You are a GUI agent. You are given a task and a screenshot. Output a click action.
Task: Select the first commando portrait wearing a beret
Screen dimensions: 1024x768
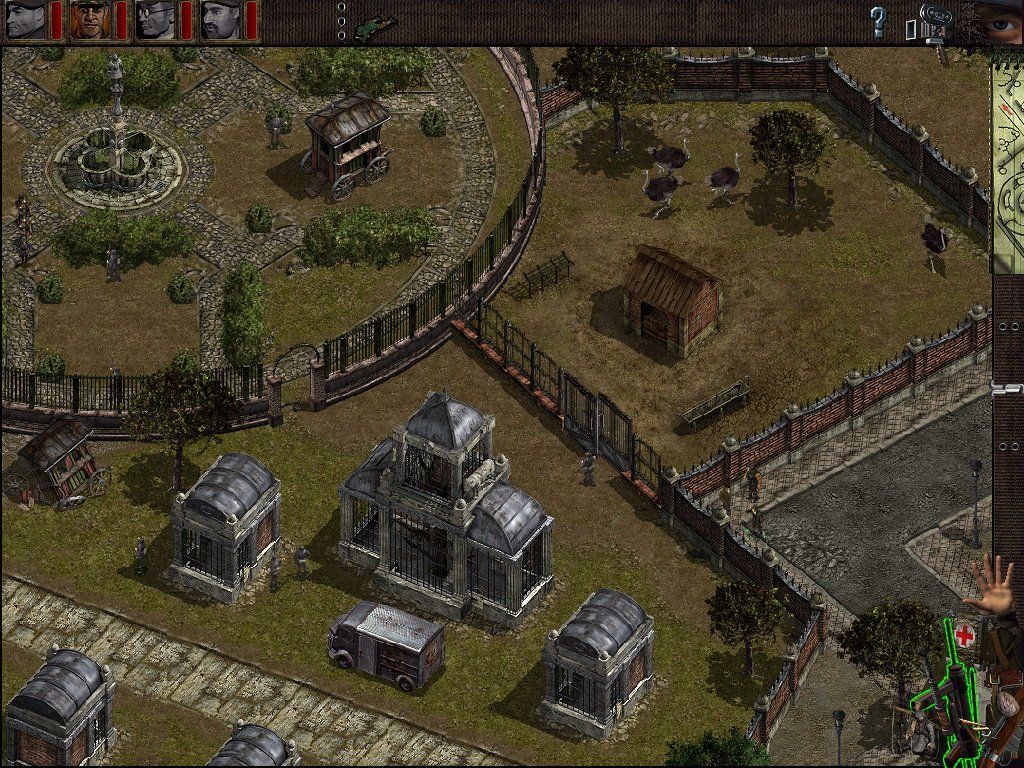(26, 20)
